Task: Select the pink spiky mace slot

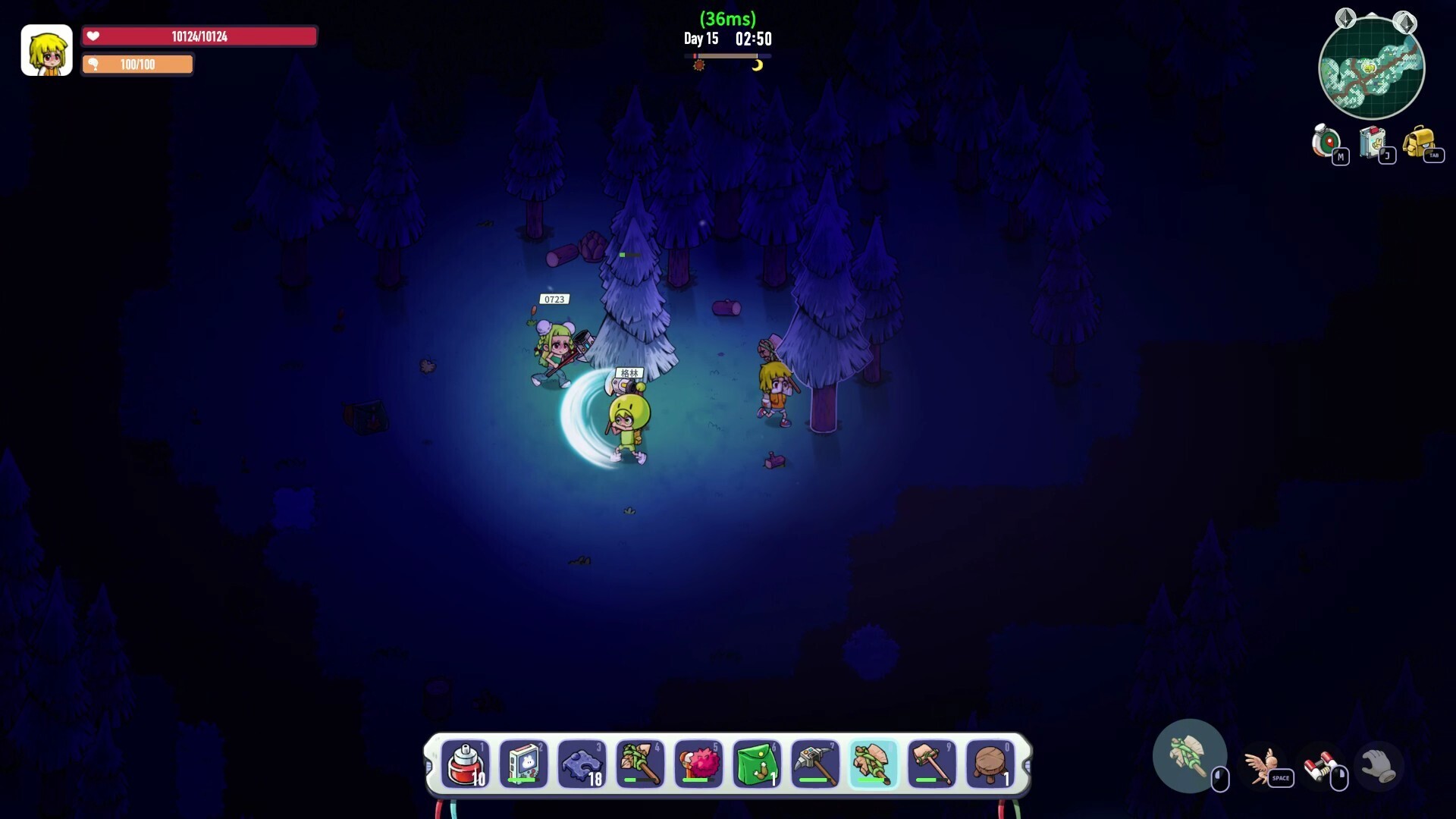Action: (698, 764)
